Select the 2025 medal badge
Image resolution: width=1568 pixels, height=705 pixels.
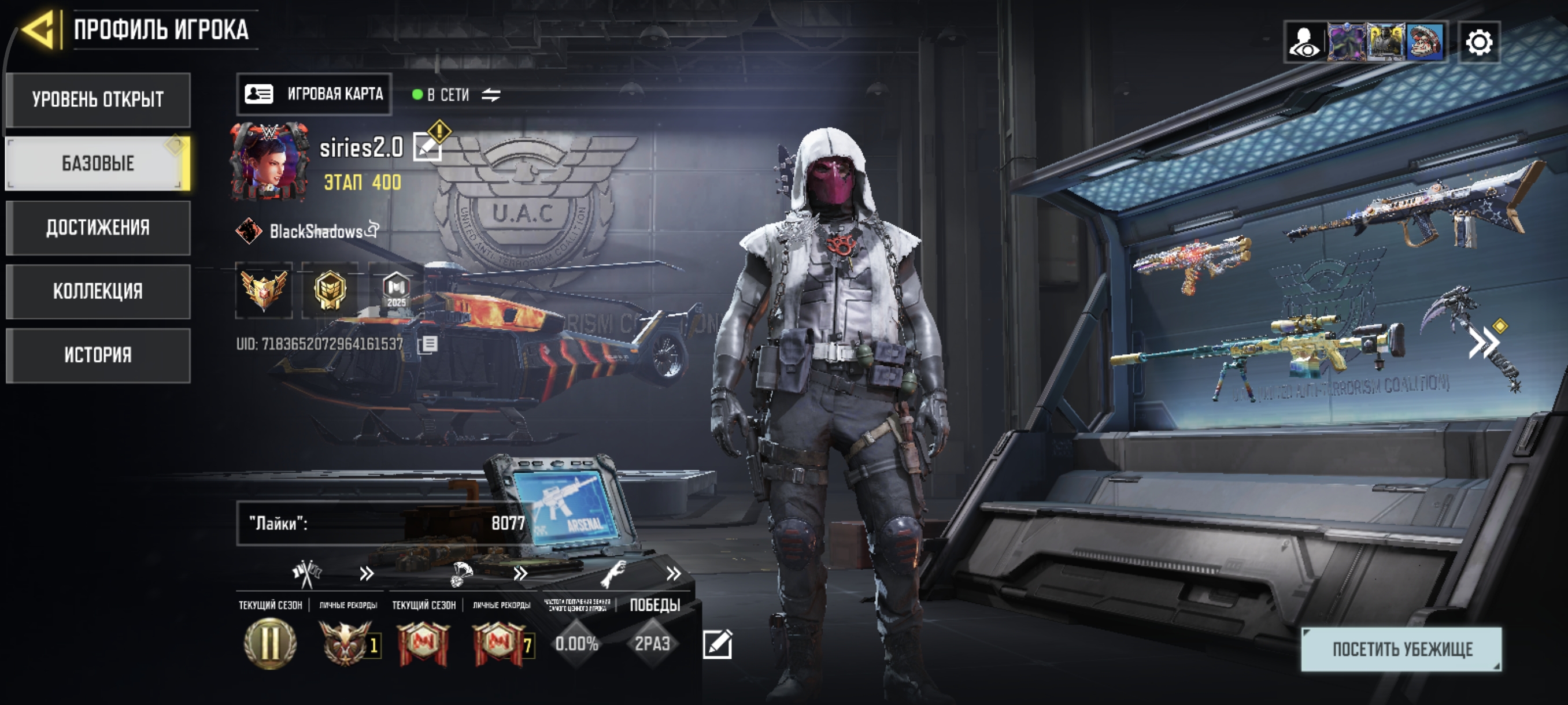(x=396, y=290)
